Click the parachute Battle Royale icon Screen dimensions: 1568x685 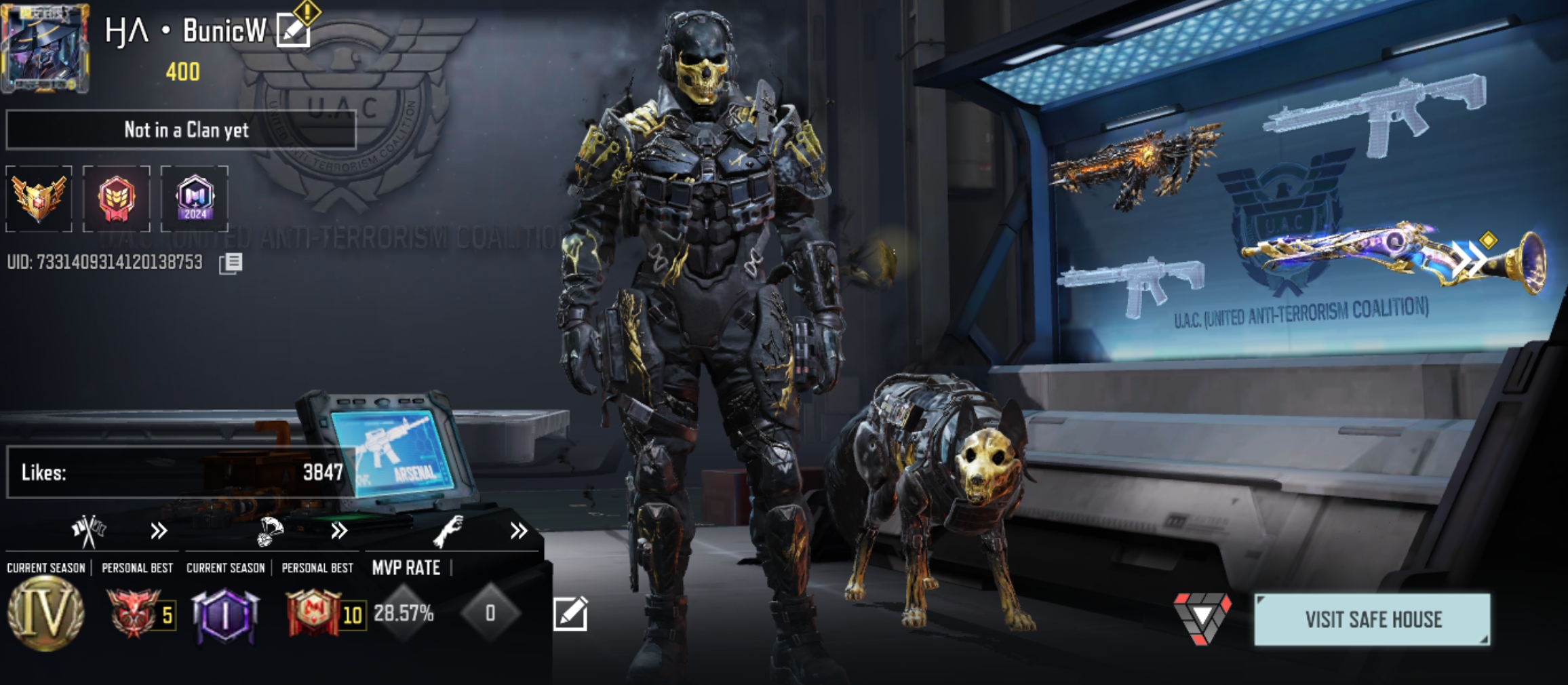click(270, 532)
